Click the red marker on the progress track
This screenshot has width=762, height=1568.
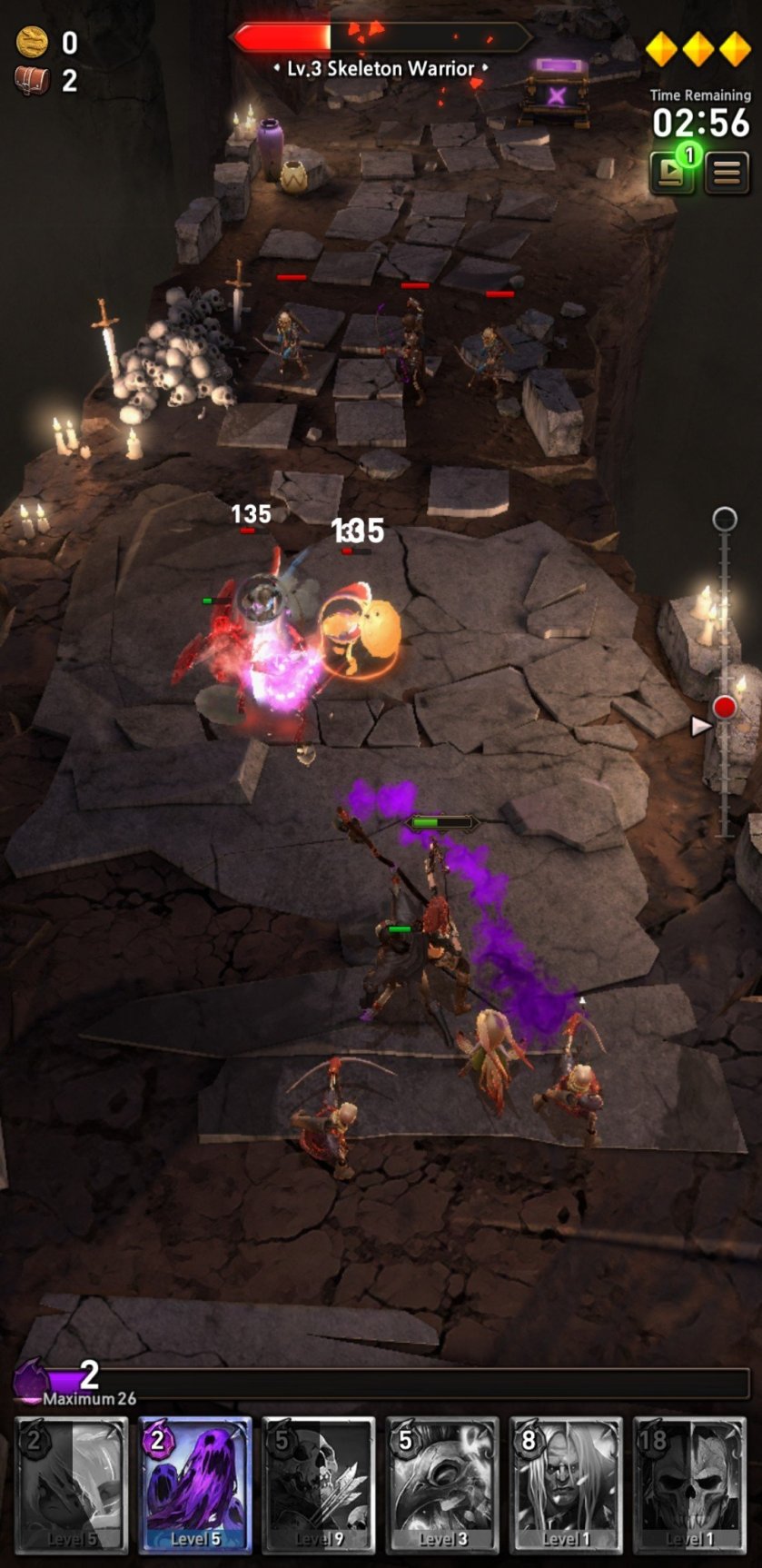[724, 707]
